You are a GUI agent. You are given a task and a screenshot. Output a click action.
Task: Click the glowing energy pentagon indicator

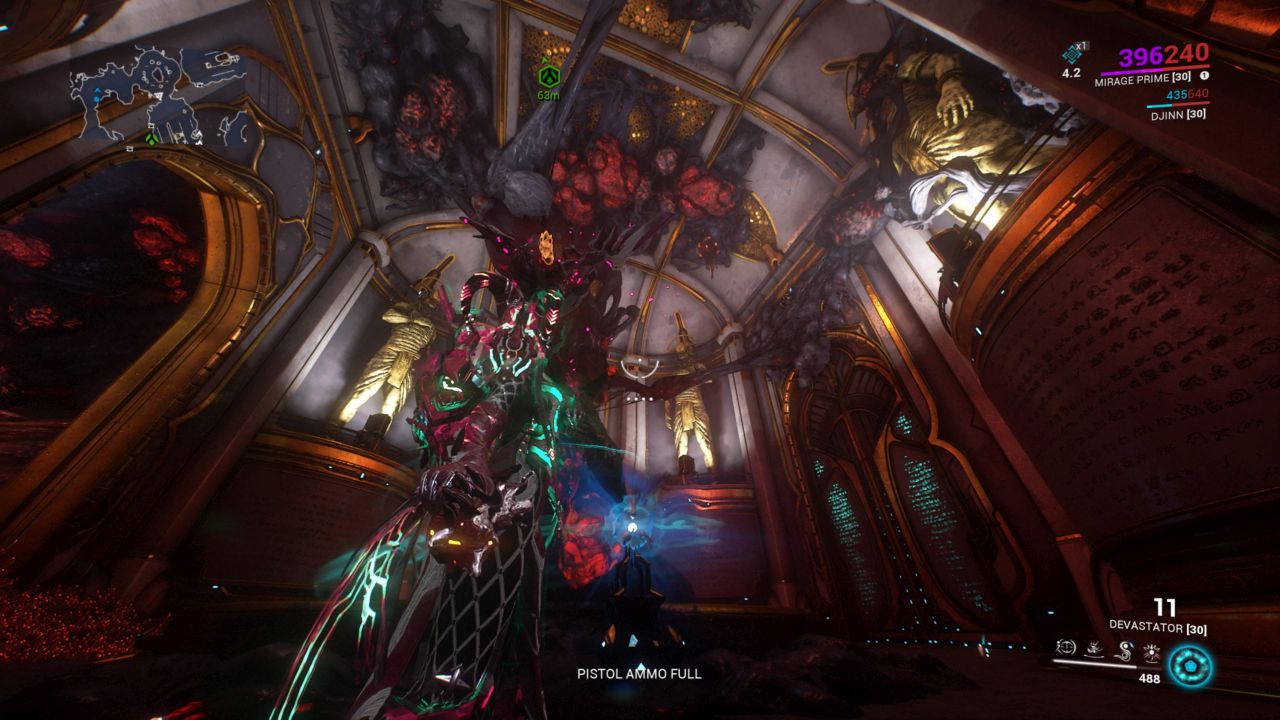pos(1191,664)
